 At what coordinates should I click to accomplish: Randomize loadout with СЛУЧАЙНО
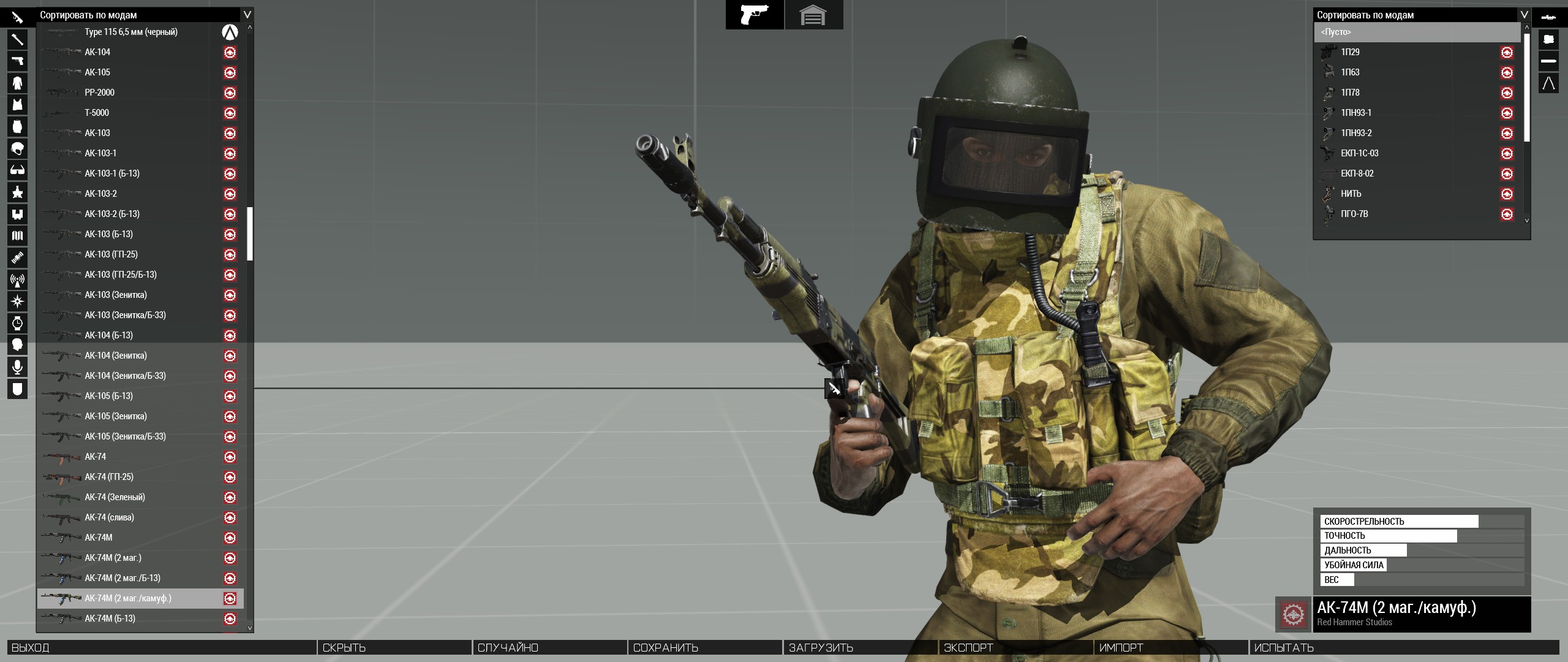508,648
